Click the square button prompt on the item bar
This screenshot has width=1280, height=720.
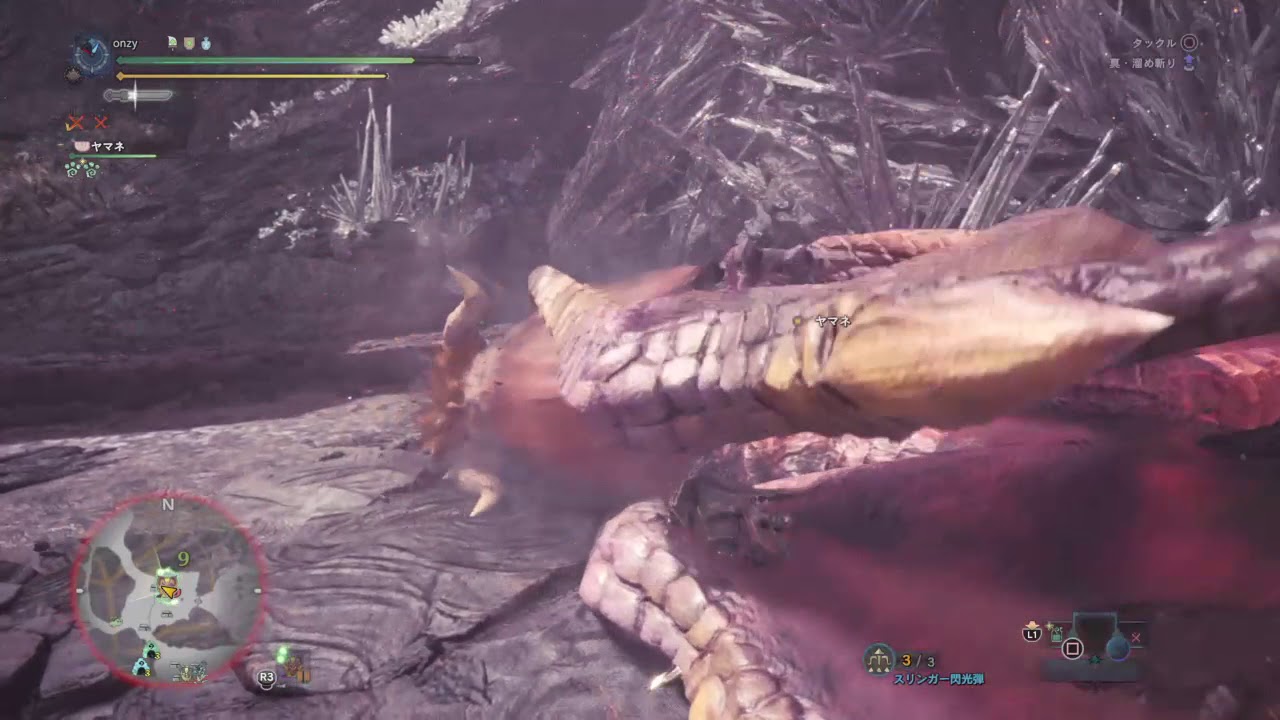point(1072,648)
